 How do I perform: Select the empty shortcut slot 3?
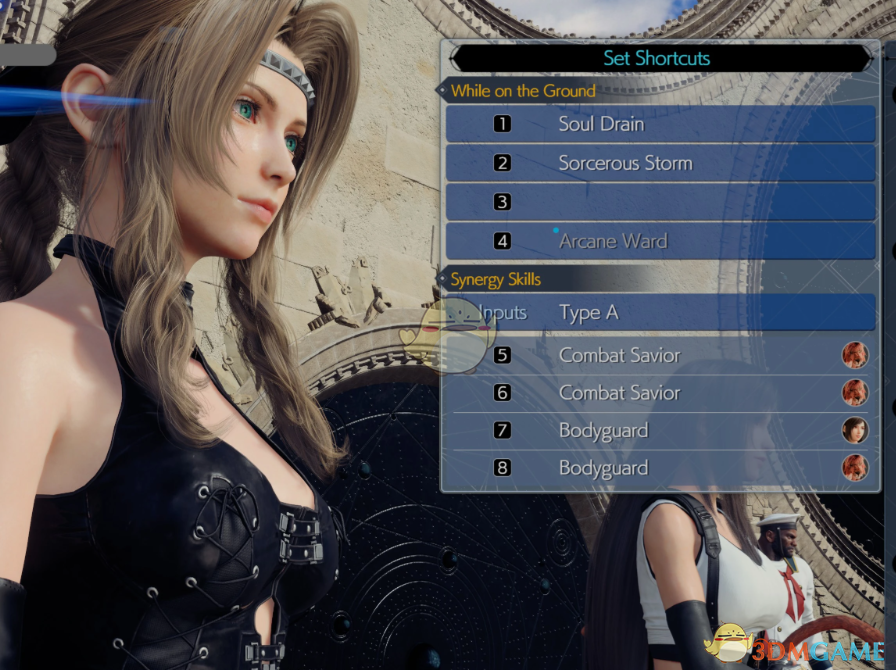click(x=660, y=202)
